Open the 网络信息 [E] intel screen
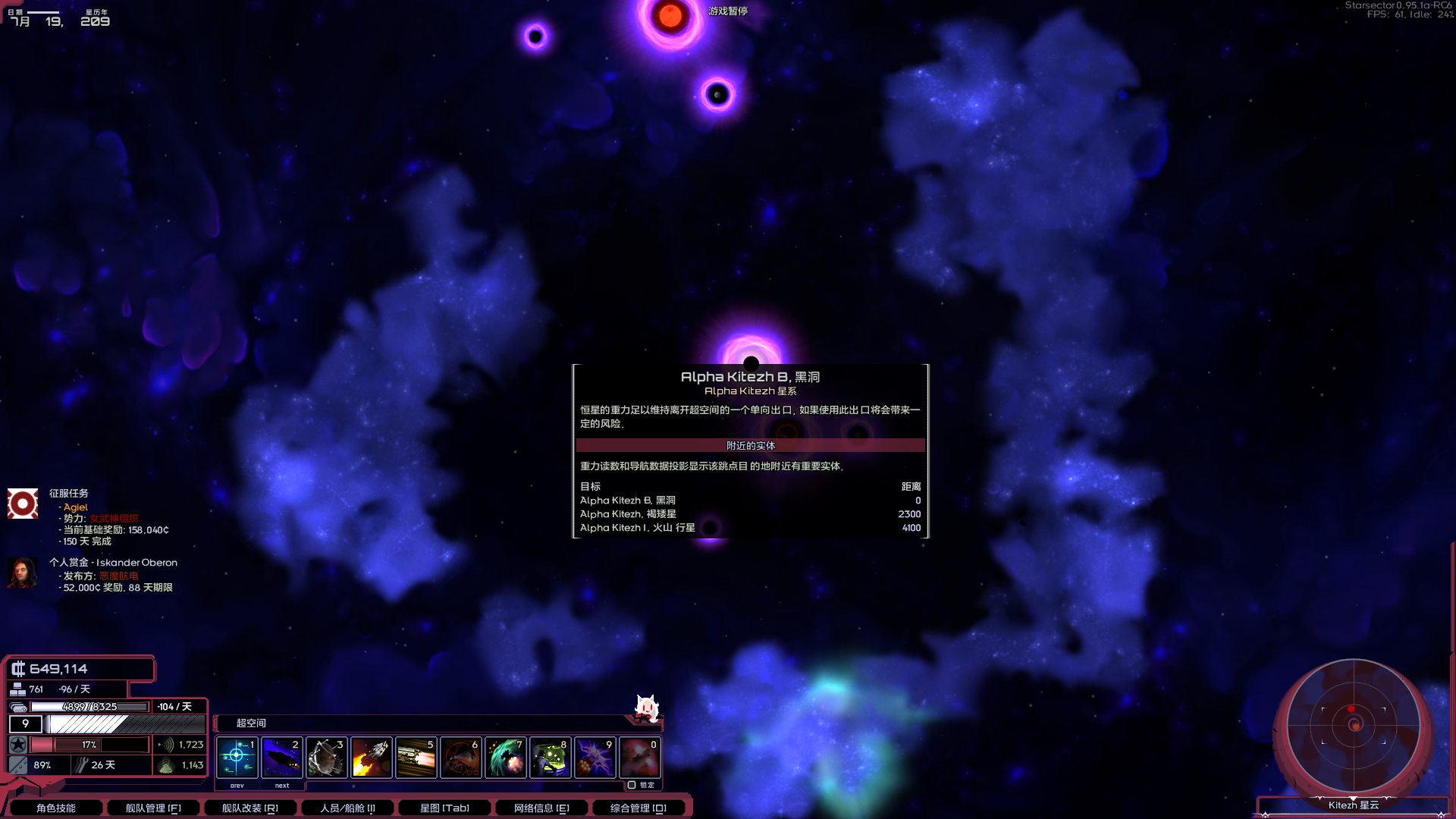1456x819 pixels. tap(540, 808)
